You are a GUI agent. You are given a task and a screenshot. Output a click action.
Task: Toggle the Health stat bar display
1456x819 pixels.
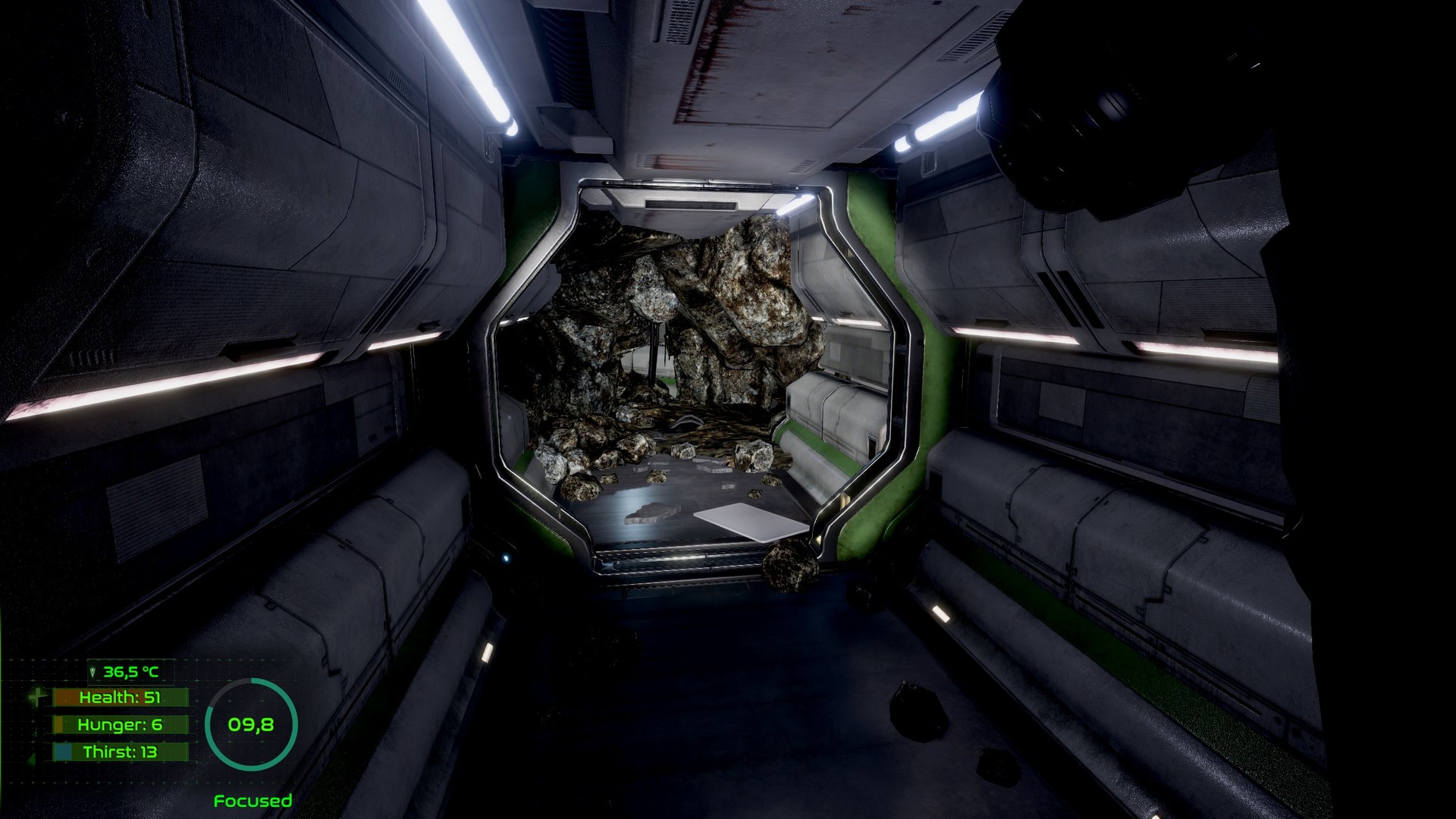(121, 697)
